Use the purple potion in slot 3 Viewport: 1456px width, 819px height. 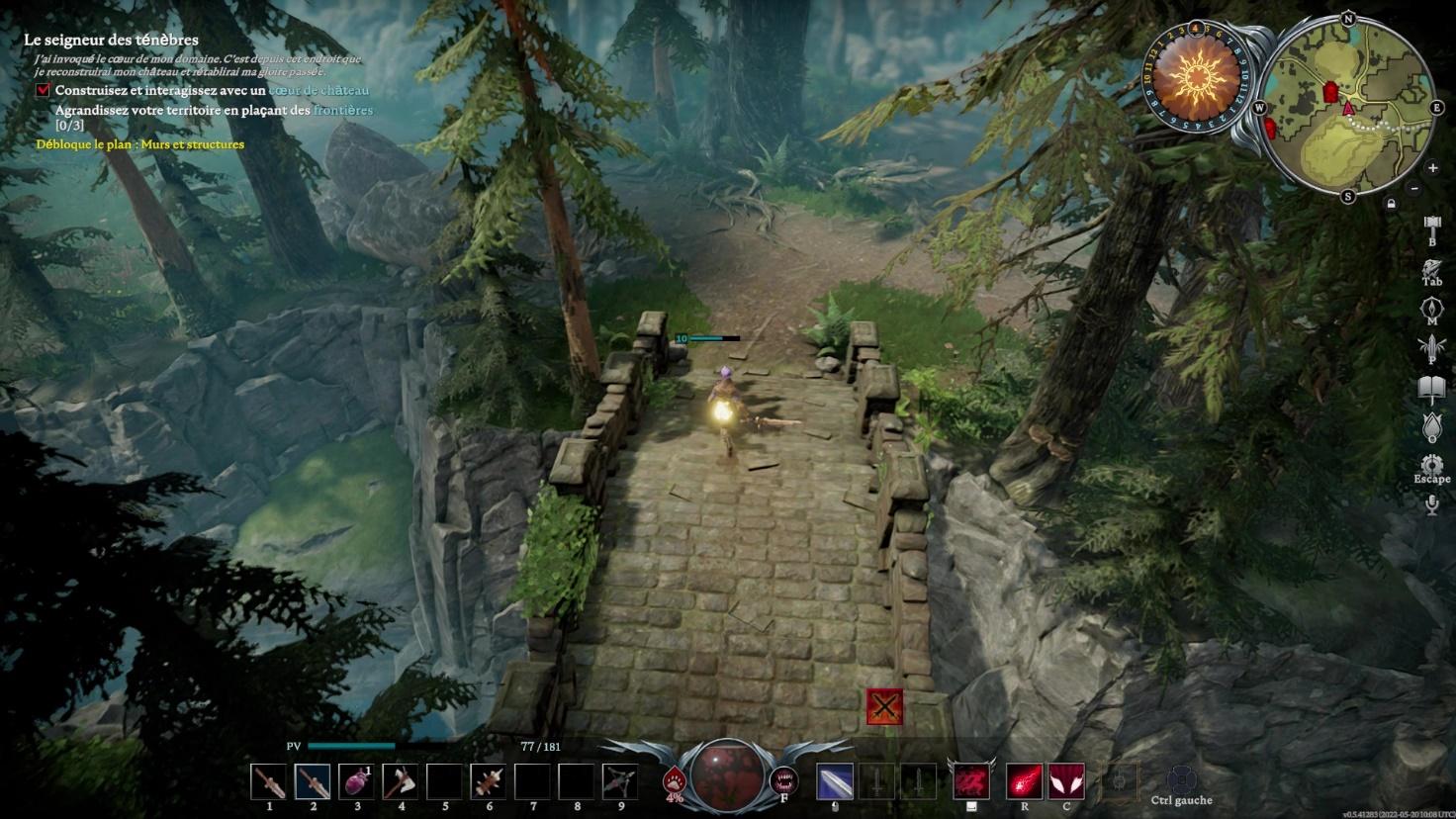356,781
